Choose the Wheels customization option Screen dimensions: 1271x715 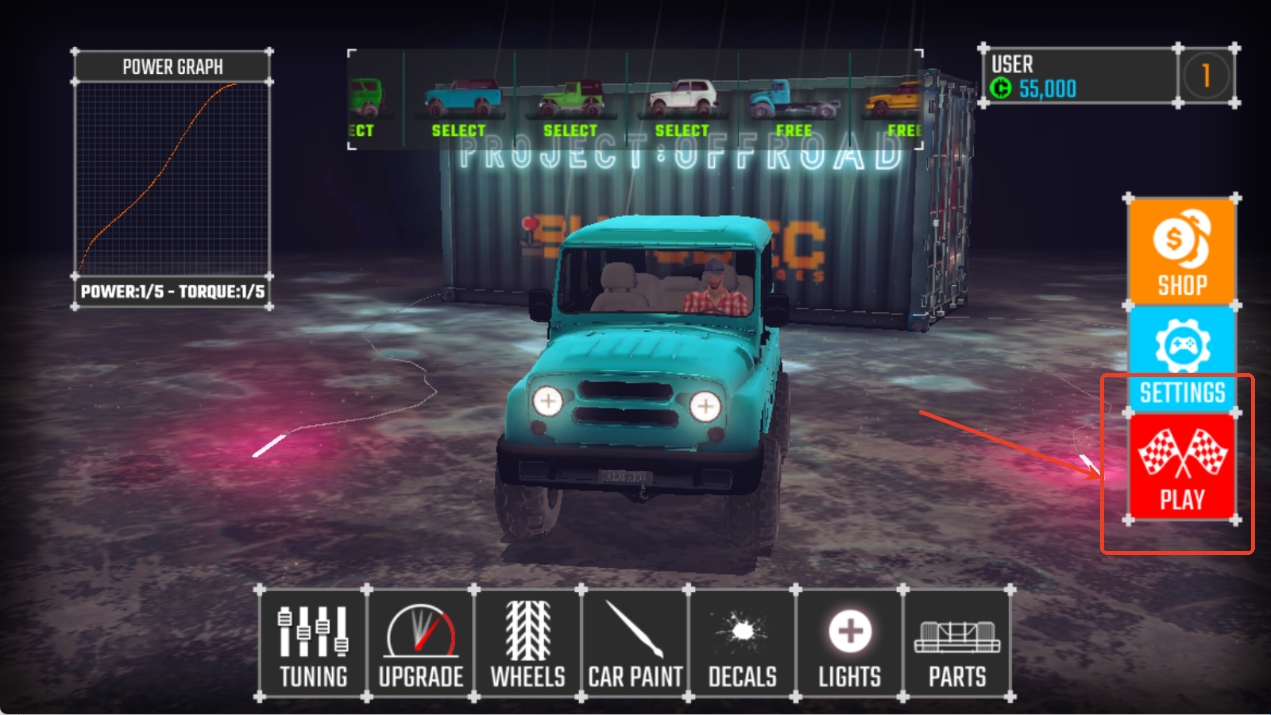coord(528,643)
